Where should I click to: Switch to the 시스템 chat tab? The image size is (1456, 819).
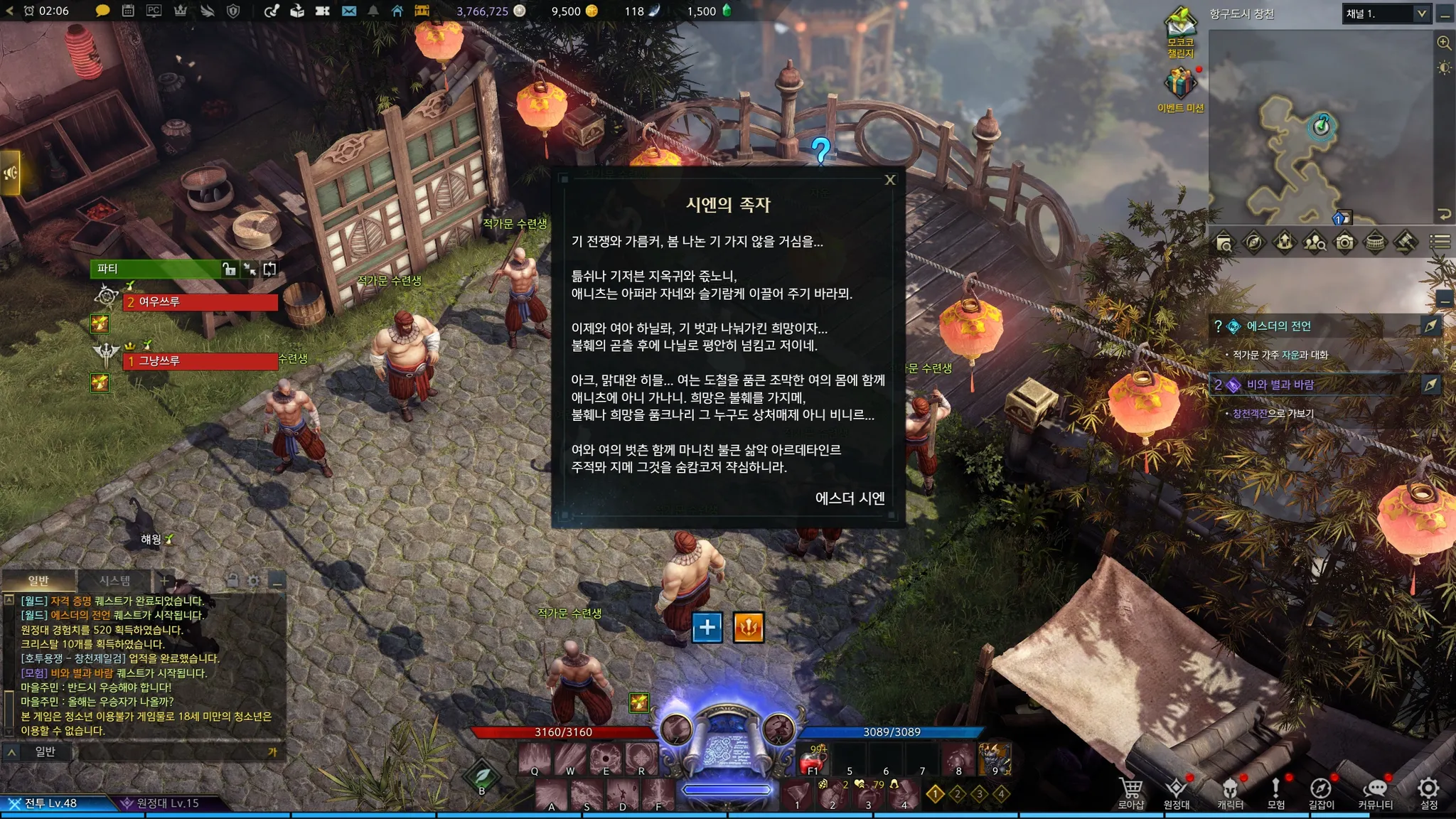tap(114, 581)
